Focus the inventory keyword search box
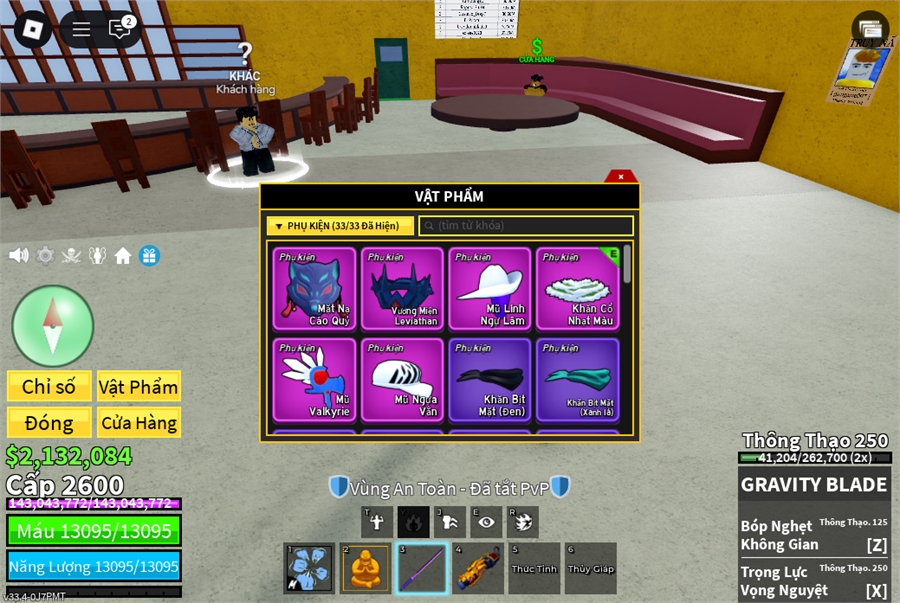The height and width of the screenshot is (603, 900). pos(526,226)
